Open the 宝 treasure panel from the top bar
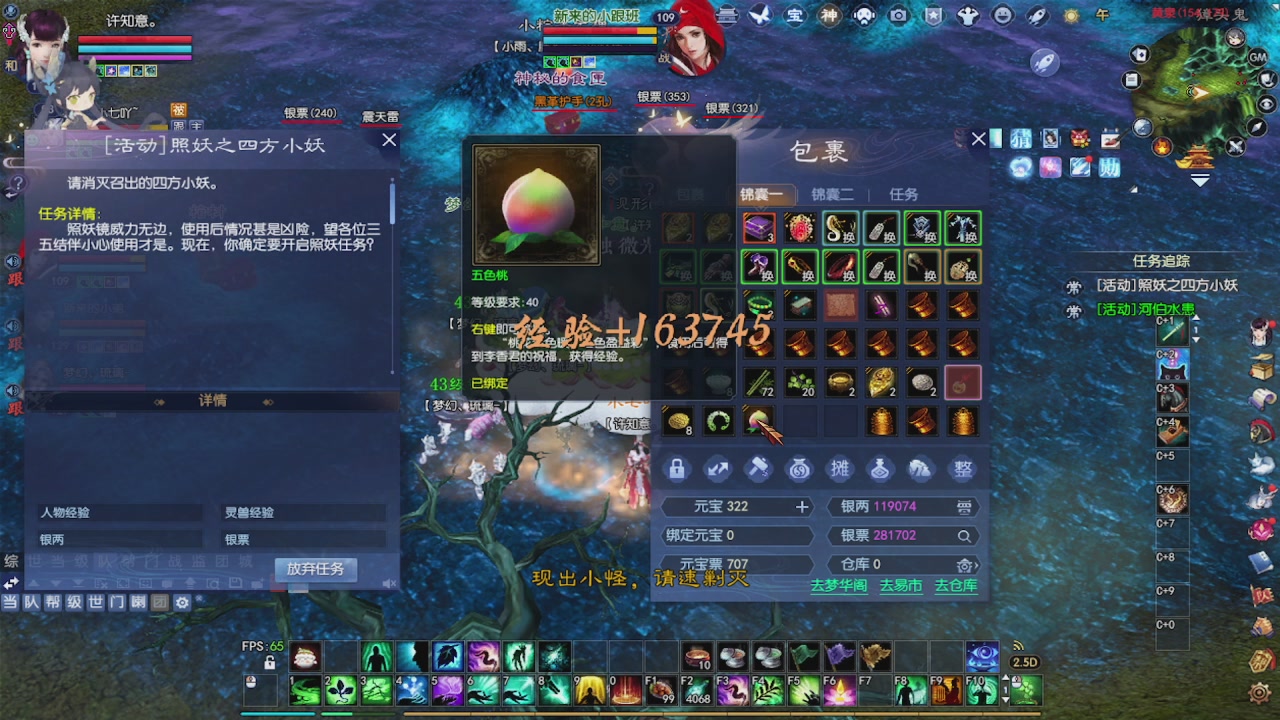 [x=793, y=16]
